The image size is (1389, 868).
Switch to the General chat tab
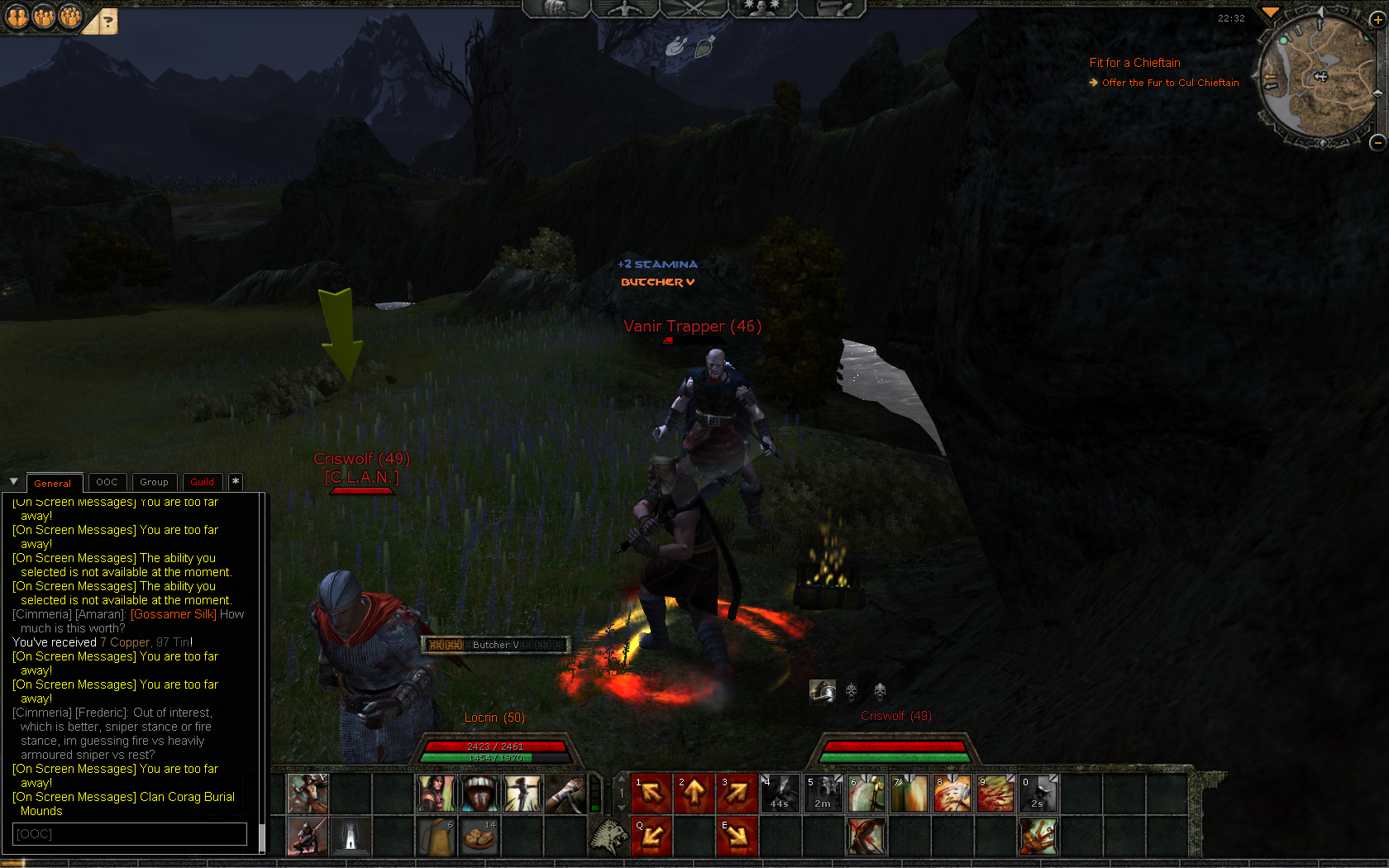(x=53, y=483)
